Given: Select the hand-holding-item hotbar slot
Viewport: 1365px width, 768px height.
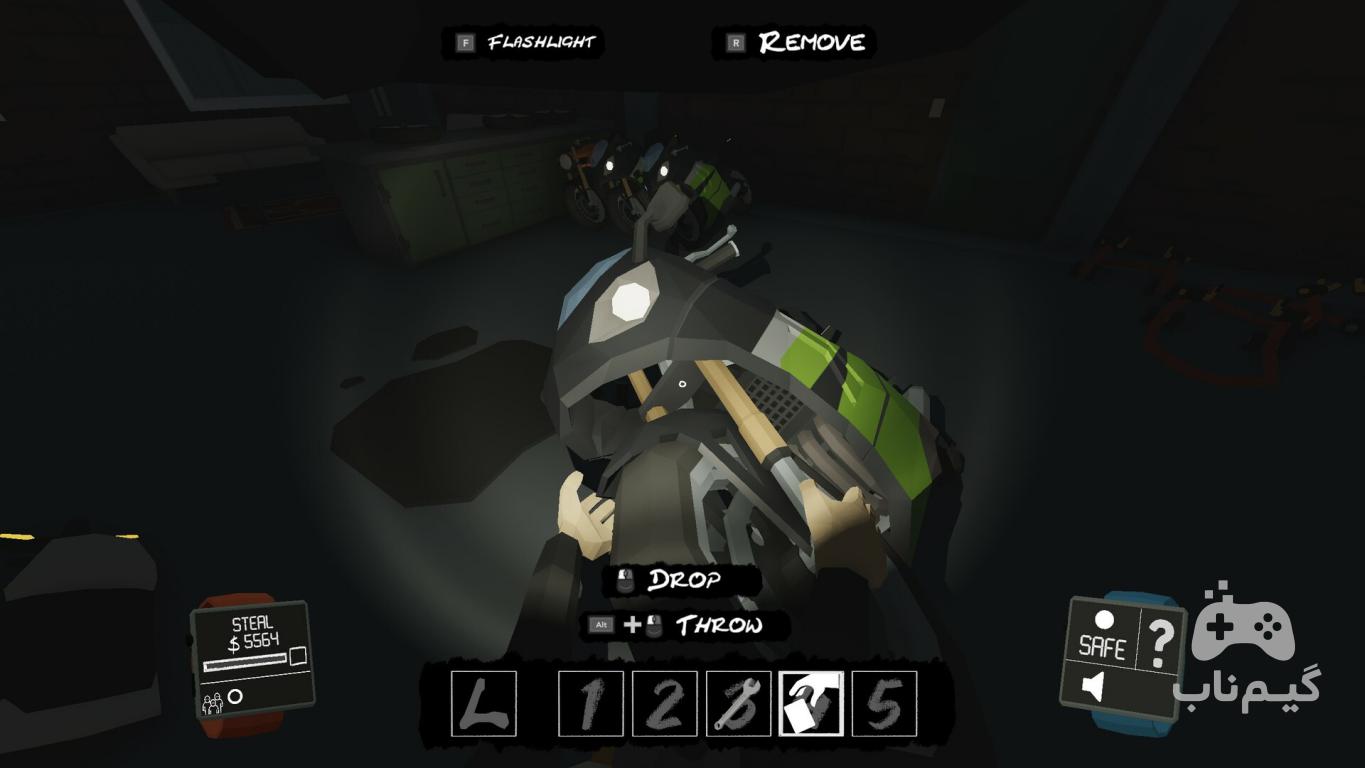Looking at the screenshot, I should tap(811, 704).
